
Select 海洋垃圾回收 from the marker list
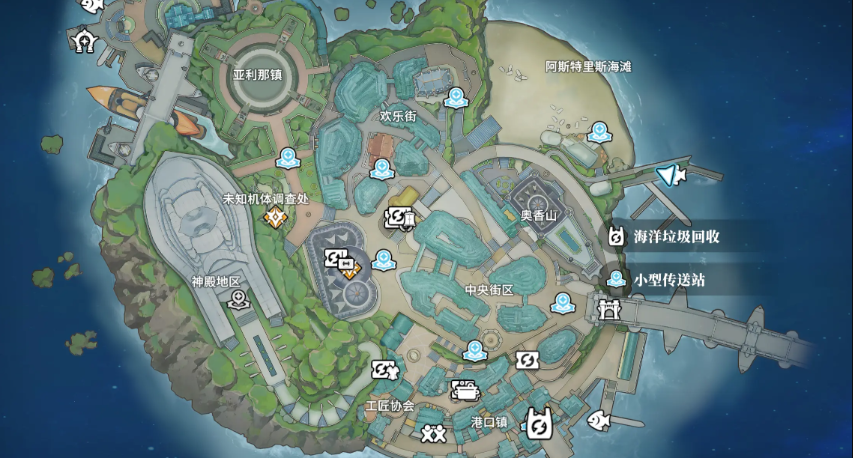(x=676, y=237)
